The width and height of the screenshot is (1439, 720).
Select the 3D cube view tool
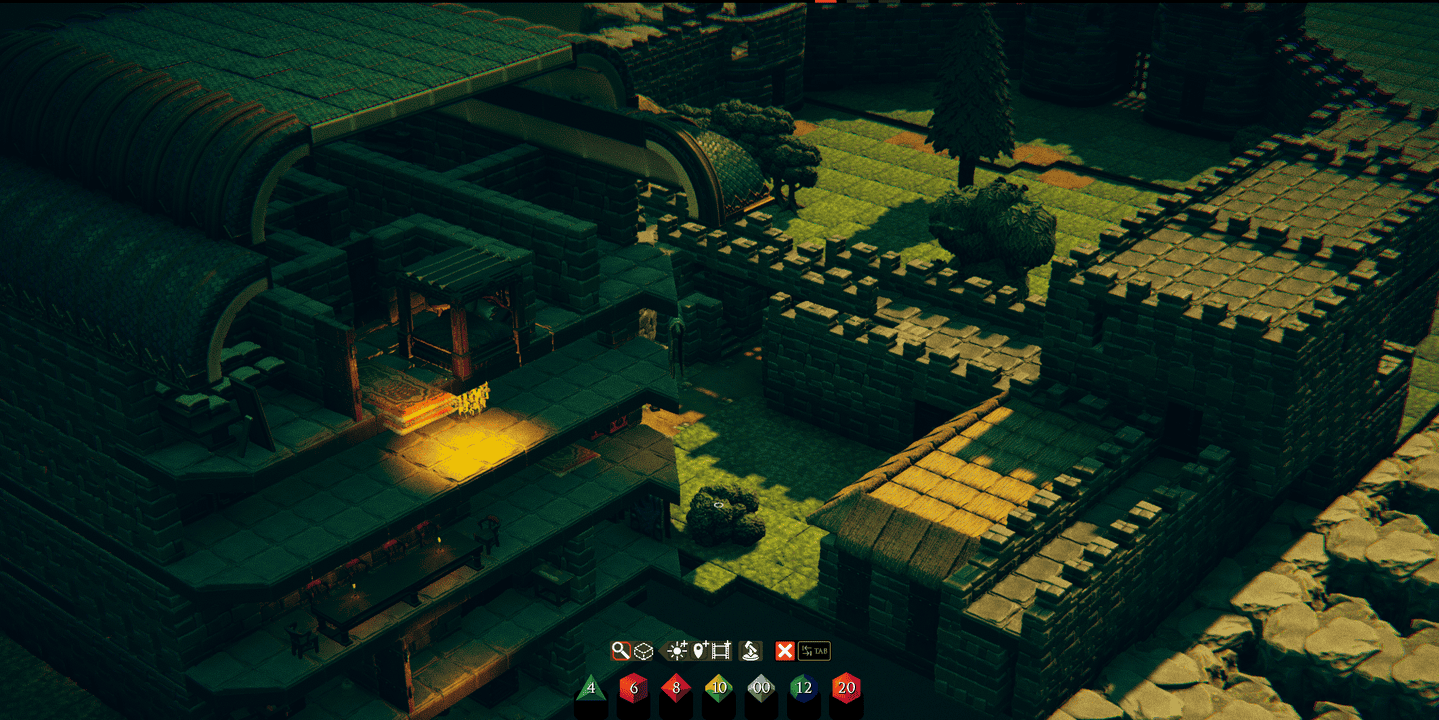(641, 650)
